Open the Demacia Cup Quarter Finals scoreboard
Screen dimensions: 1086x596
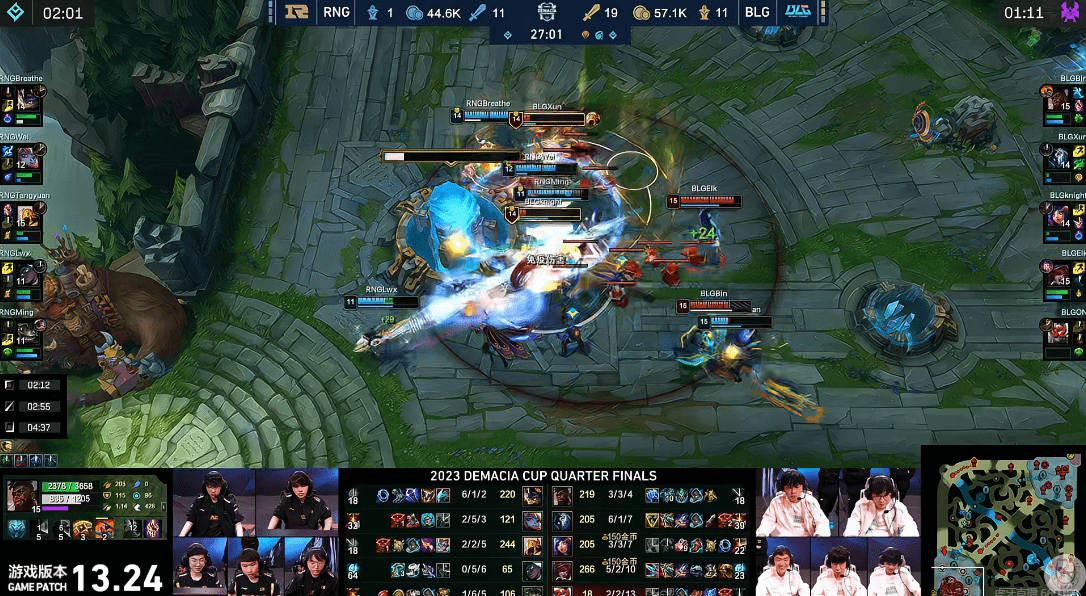[543, 475]
